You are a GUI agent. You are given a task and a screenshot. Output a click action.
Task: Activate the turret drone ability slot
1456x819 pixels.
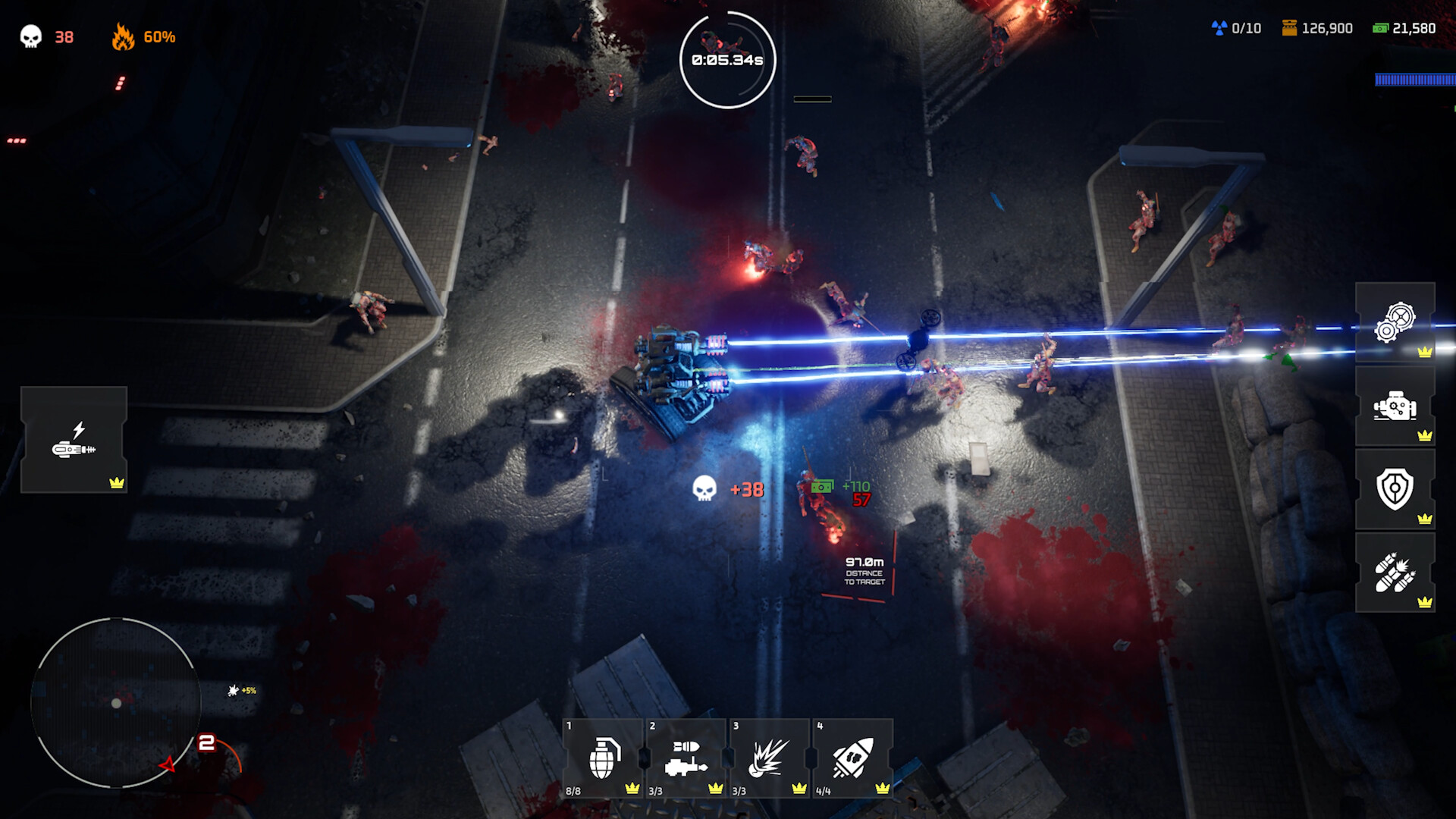tap(686, 758)
